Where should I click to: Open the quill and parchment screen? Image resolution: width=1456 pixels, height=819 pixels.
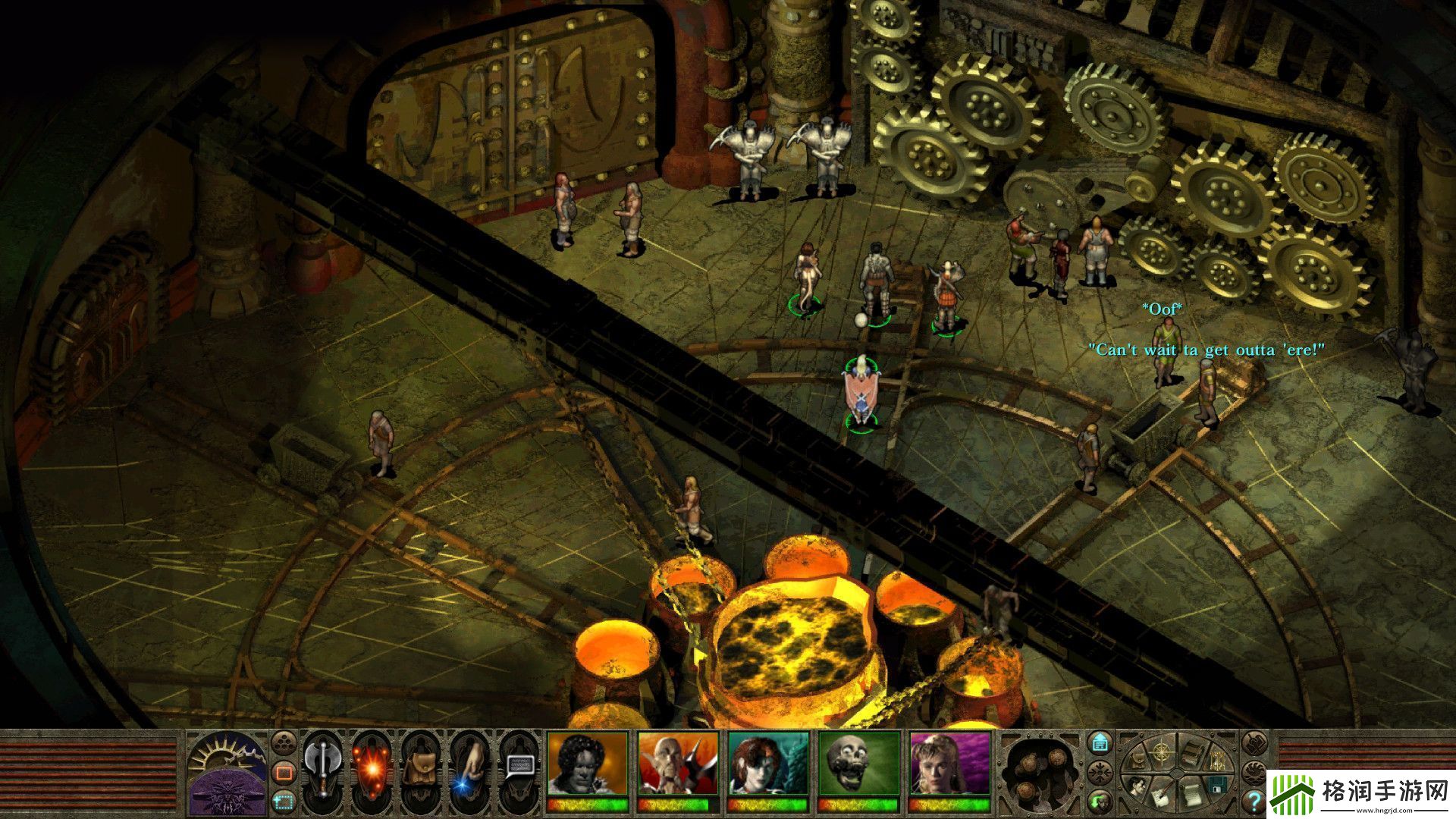coord(1163,798)
